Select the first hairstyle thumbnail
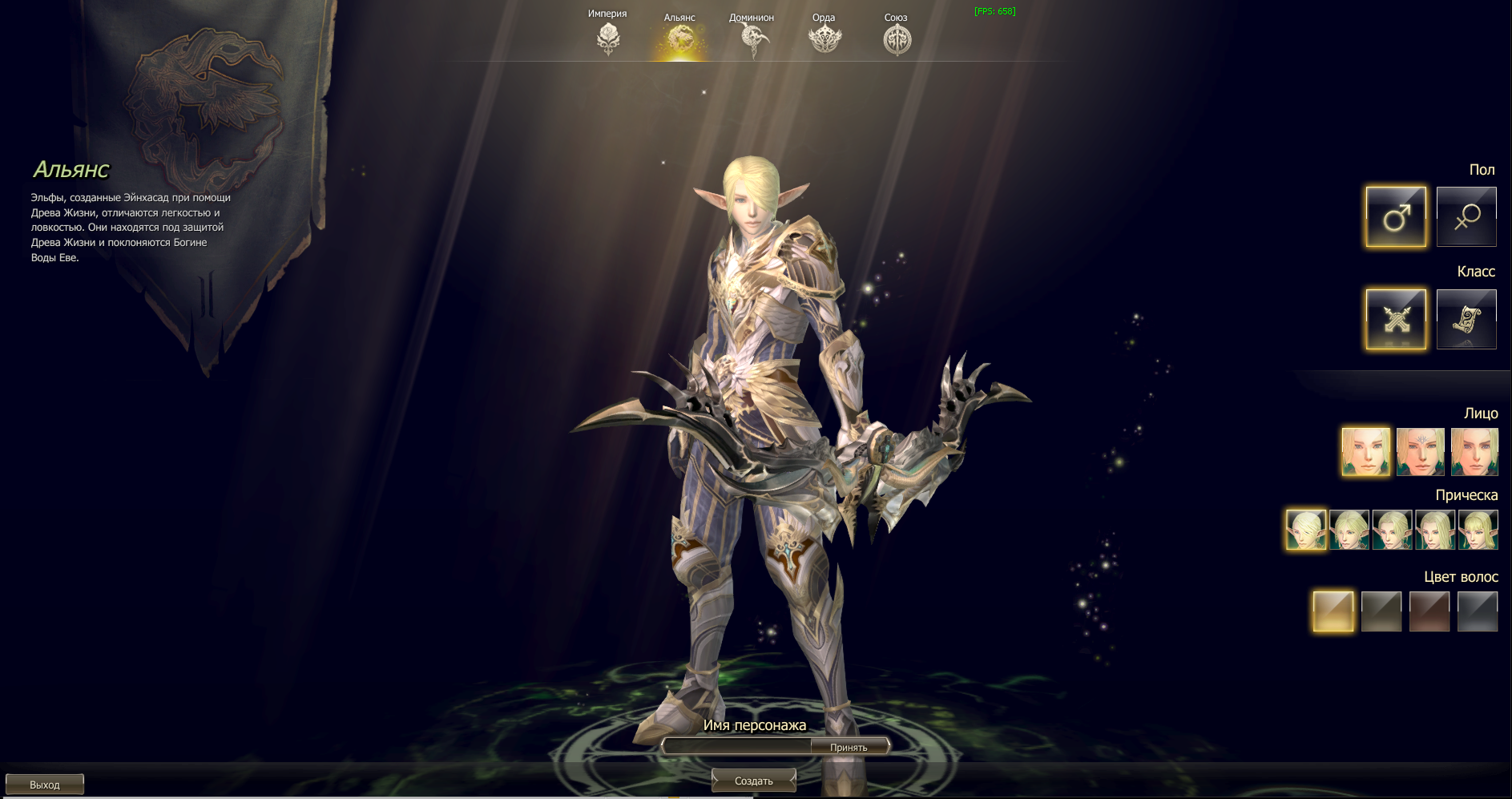The height and width of the screenshot is (799, 1512). pos(1306,530)
